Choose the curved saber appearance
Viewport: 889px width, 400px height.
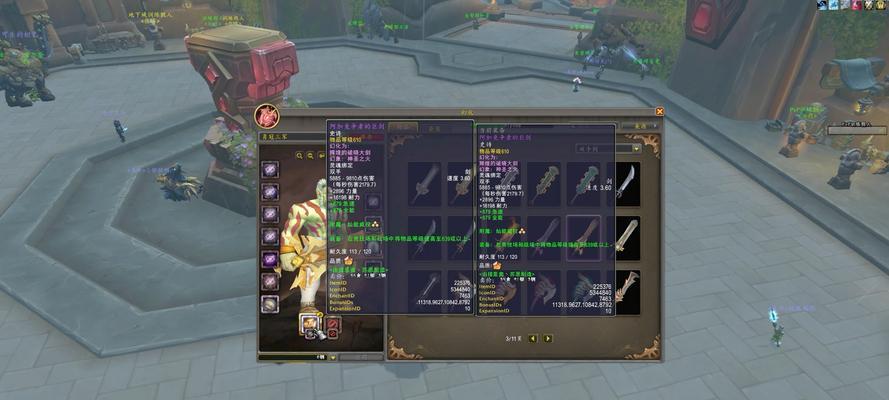tap(627, 183)
